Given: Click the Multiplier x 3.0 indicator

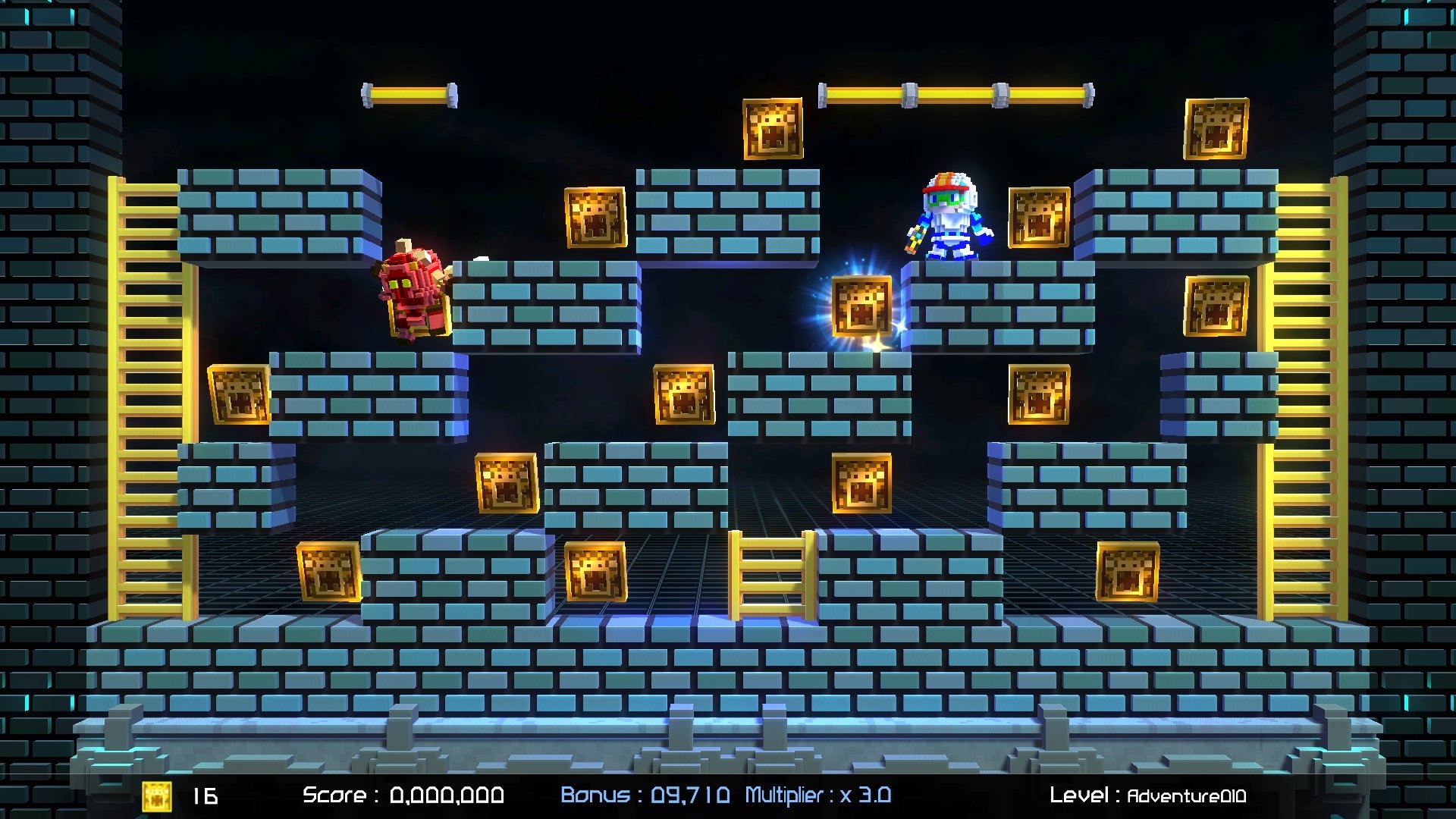Looking at the screenshot, I should (819, 795).
